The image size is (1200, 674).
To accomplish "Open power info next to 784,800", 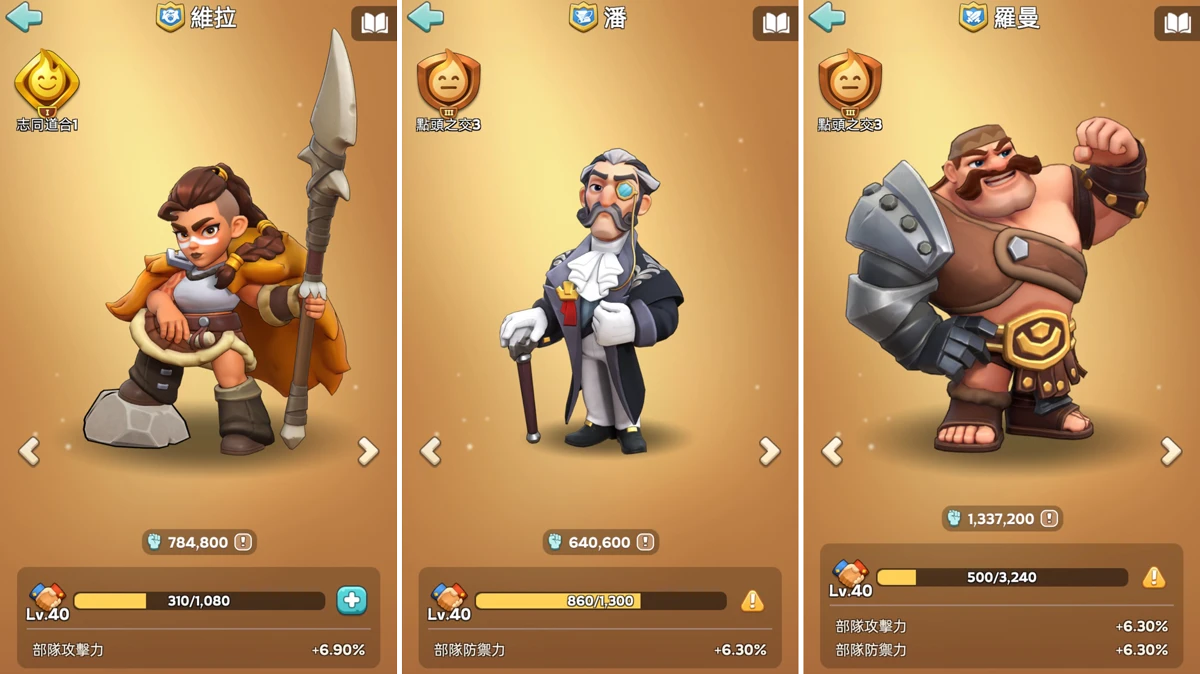I will [243, 542].
